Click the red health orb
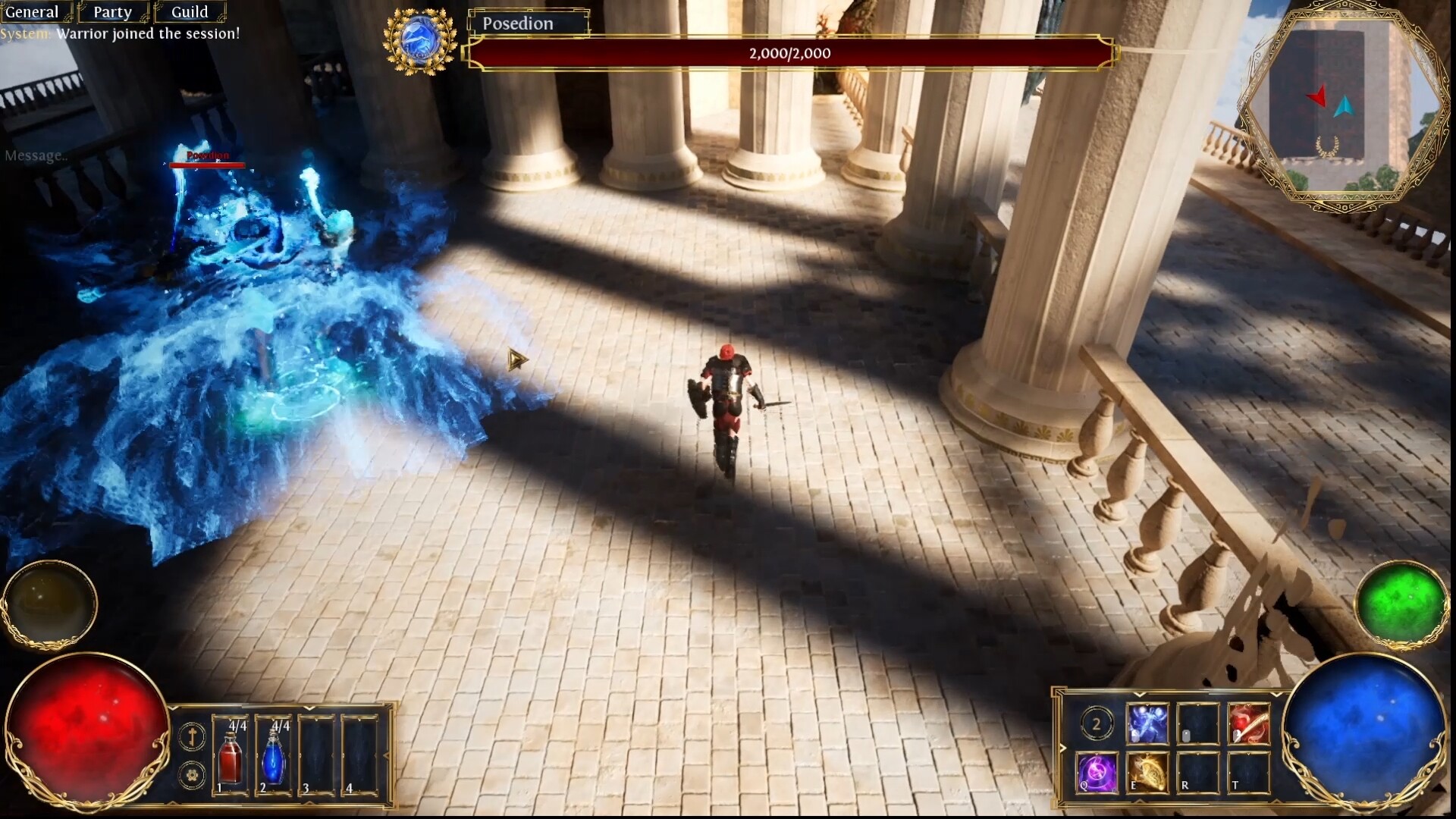This screenshot has width=1456, height=819. point(91,726)
